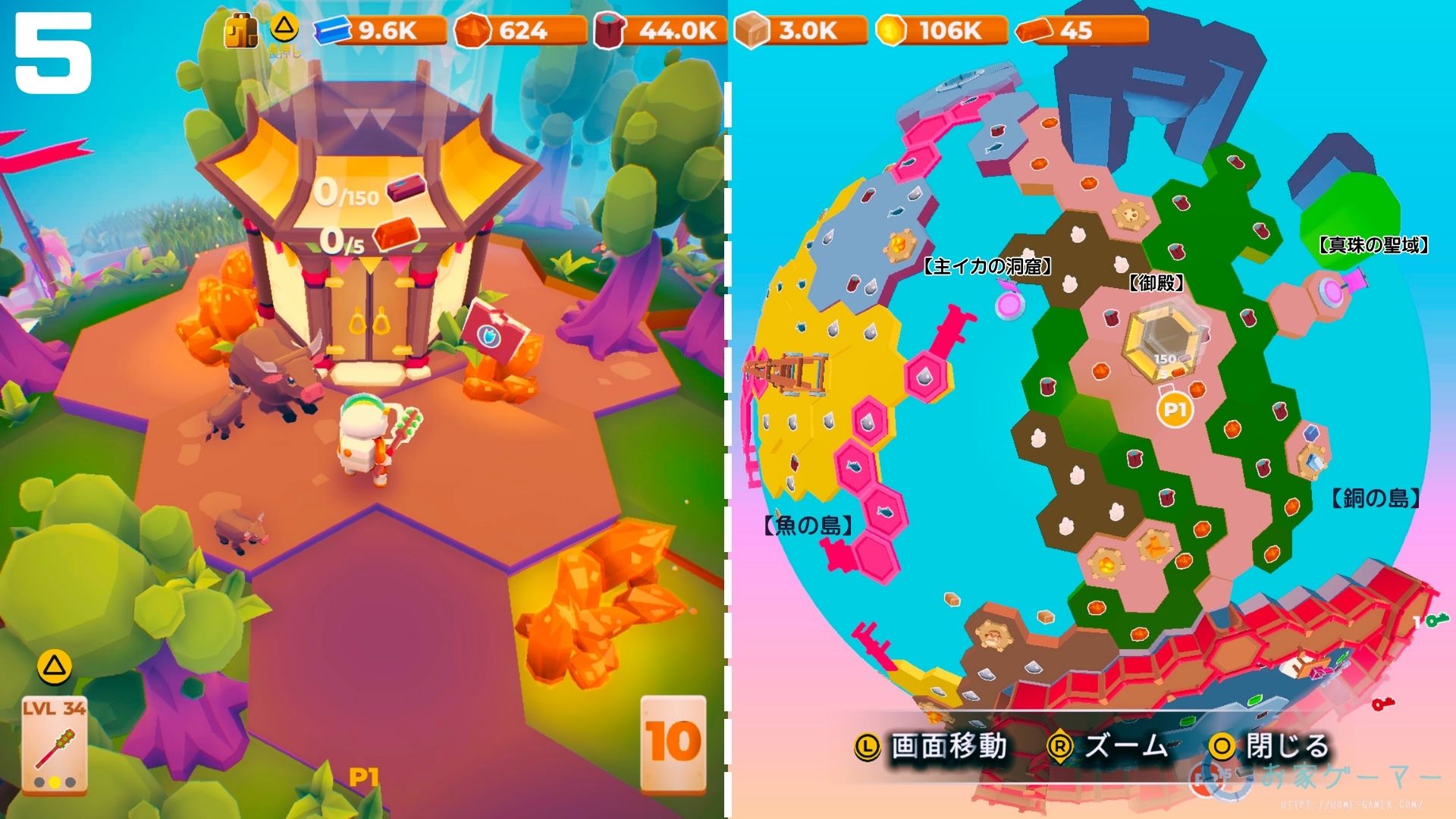
Task: Select the LVL 34 weapon slot
Action: pyautogui.click(x=54, y=745)
